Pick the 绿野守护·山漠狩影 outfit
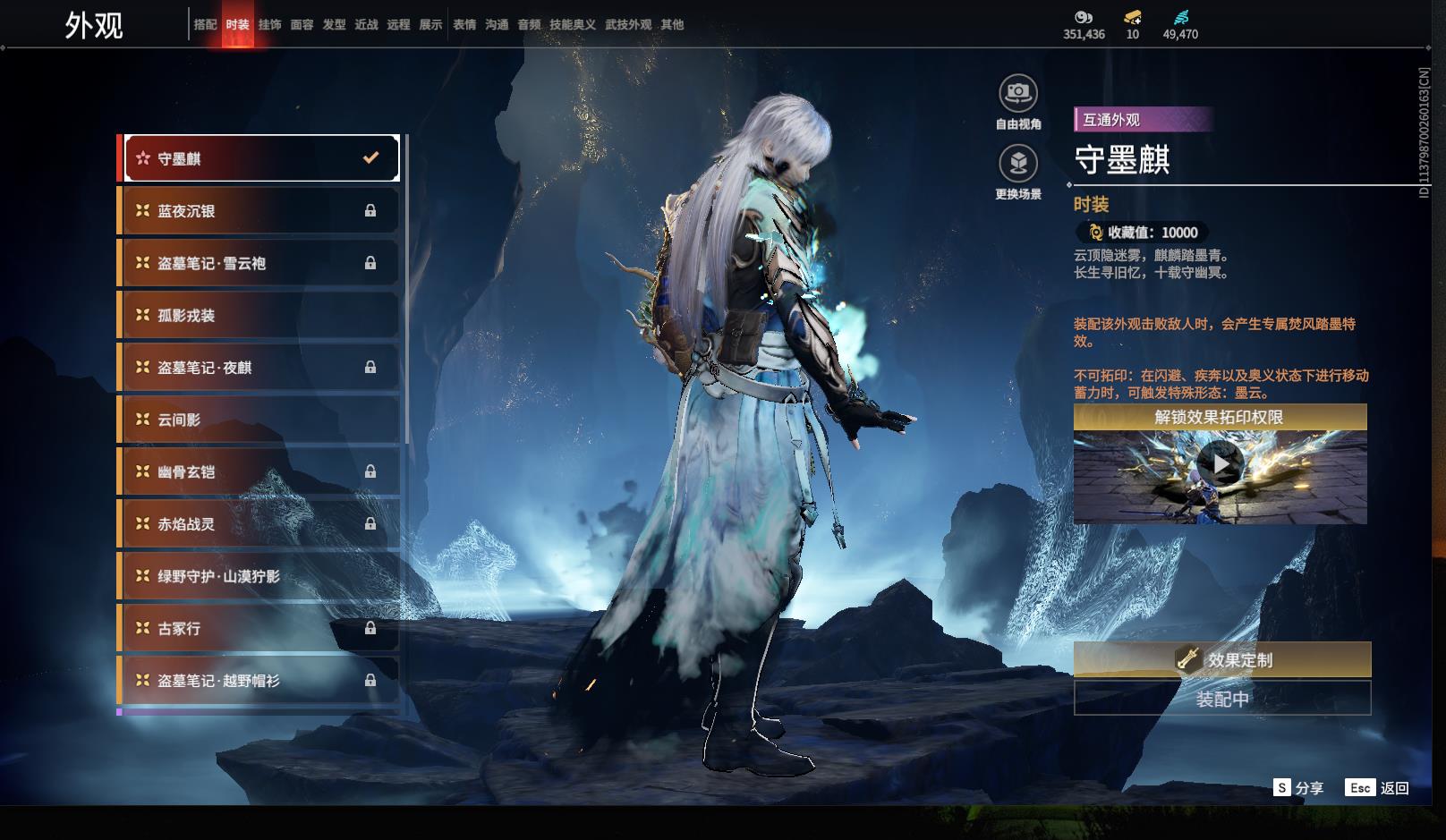Image resolution: width=1446 pixels, height=840 pixels. point(260,576)
